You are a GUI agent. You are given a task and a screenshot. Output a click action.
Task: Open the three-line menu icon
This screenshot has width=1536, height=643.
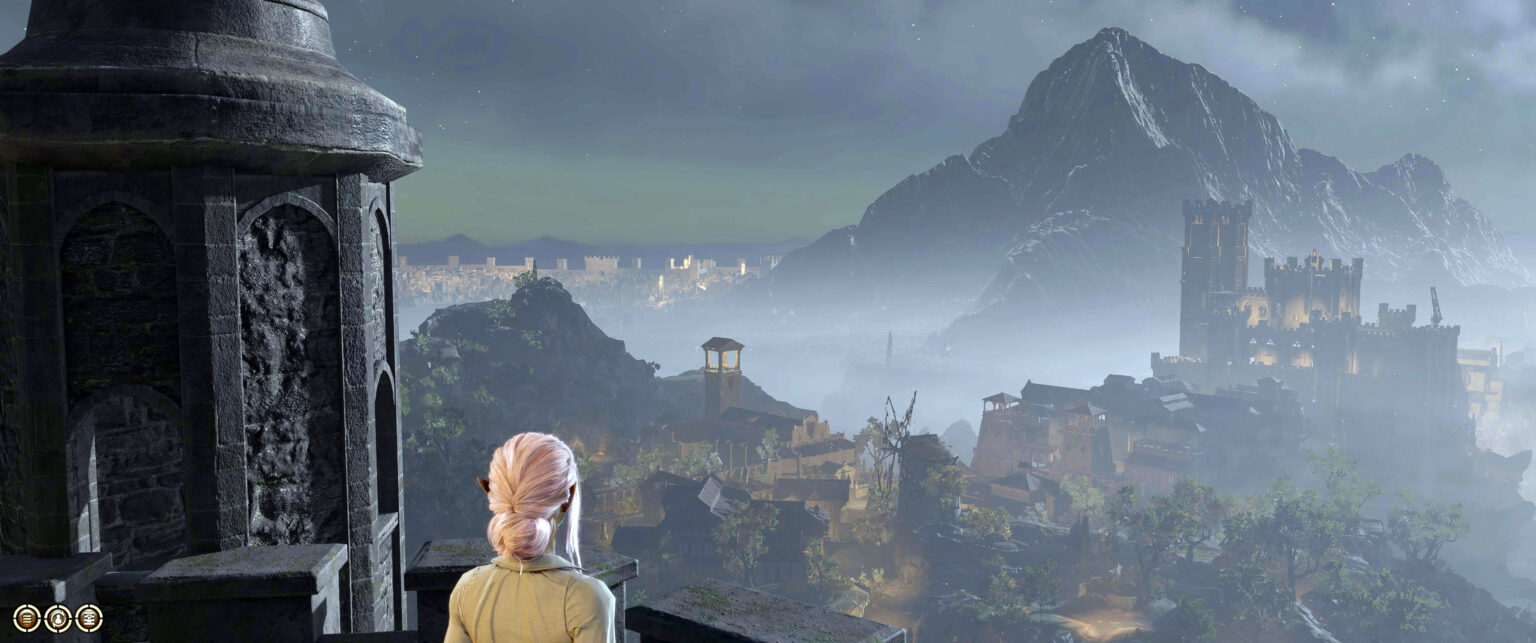27,618
